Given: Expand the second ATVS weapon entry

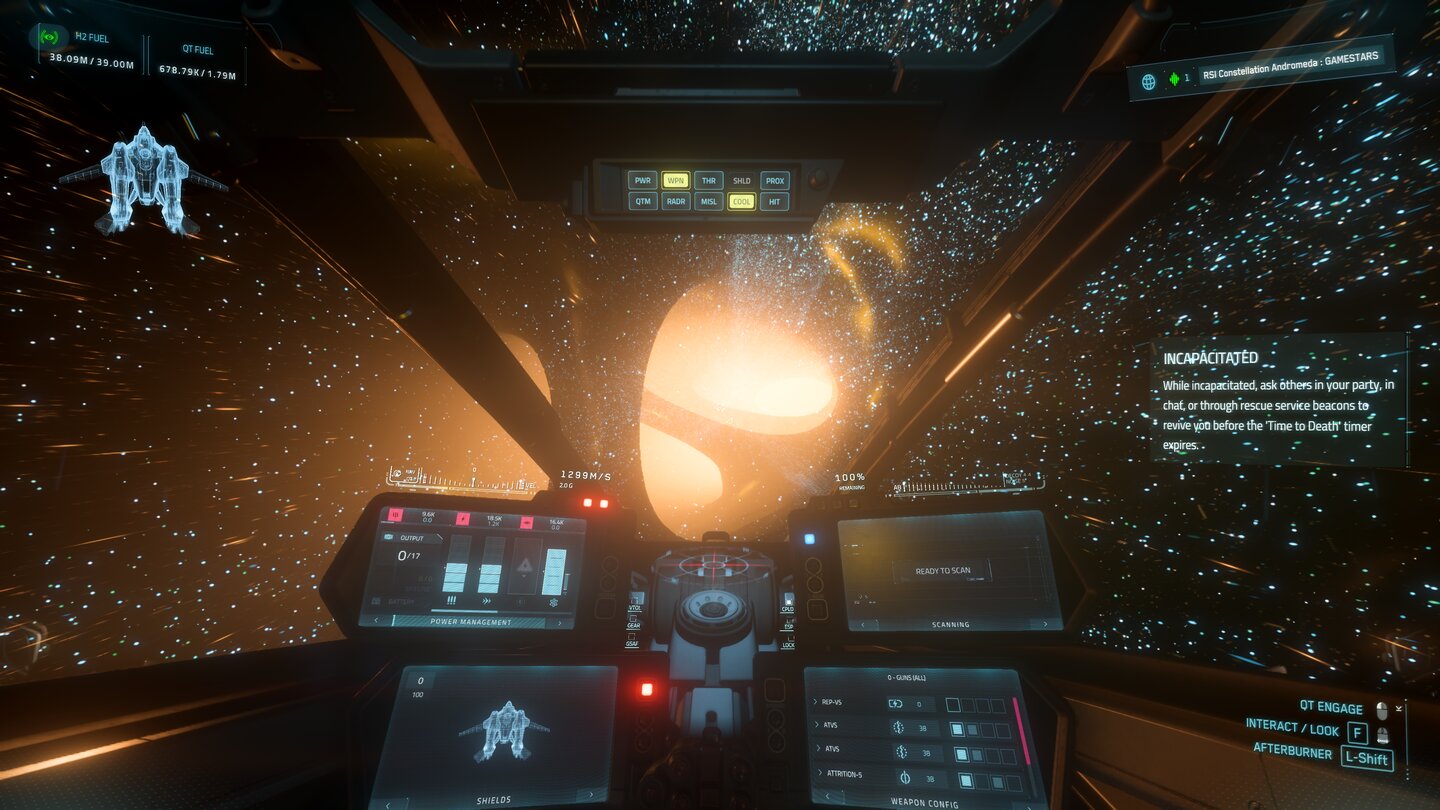Looking at the screenshot, I should pos(818,749).
